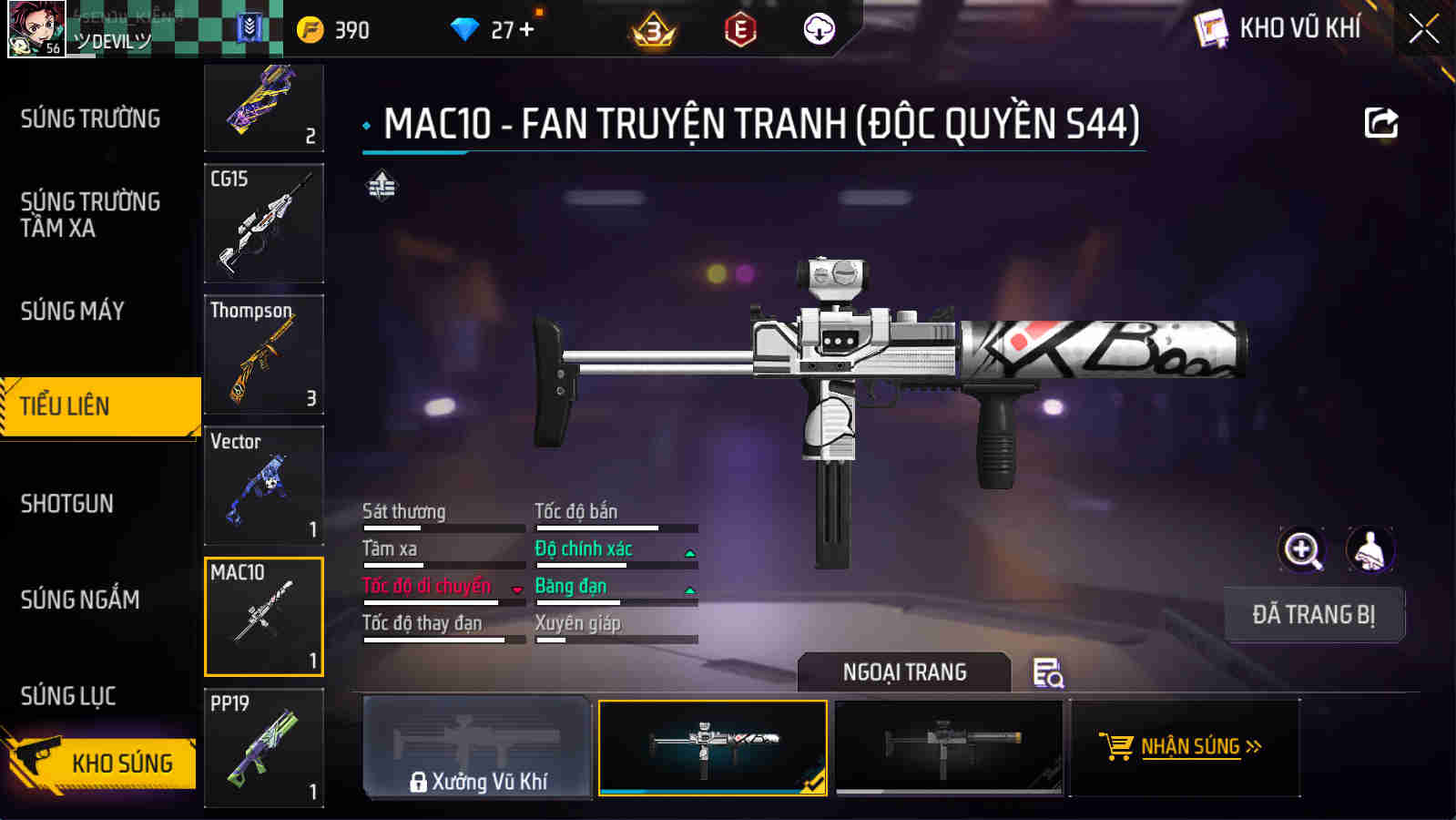Add diamonds with the plus button
This screenshot has height=820, width=1456.
(x=526, y=29)
